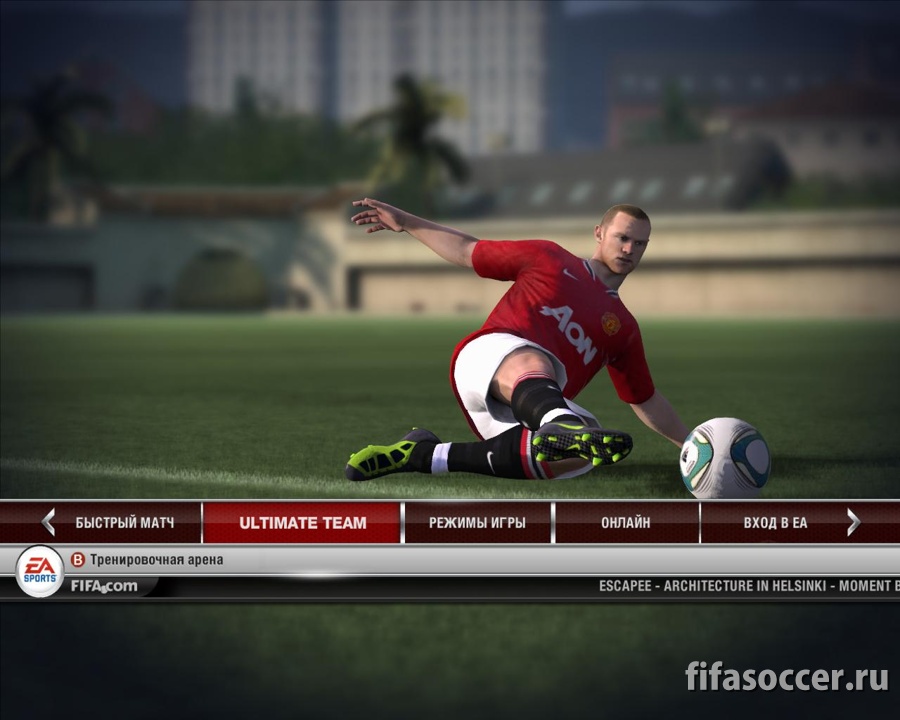Open the Вход в EA option
The height and width of the screenshot is (720, 900).
pyautogui.click(x=775, y=522)
